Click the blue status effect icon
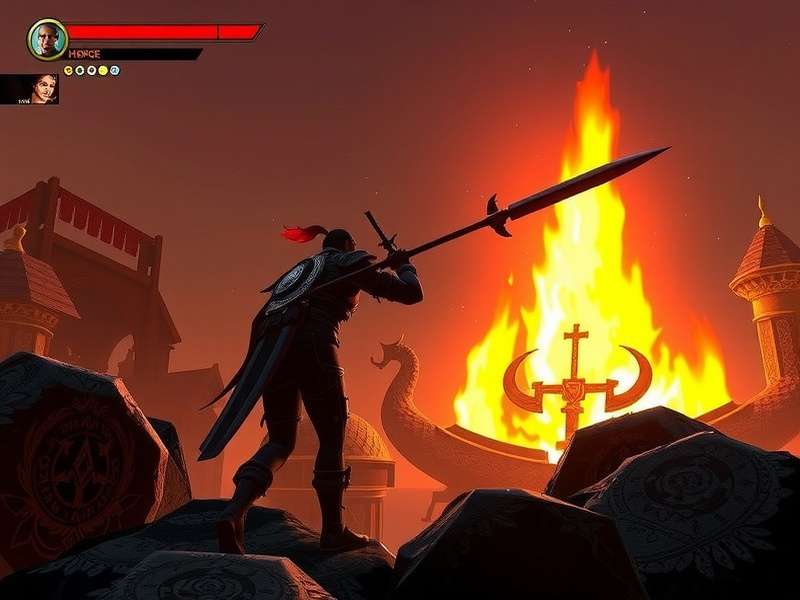800x600 pixels. 115,70
